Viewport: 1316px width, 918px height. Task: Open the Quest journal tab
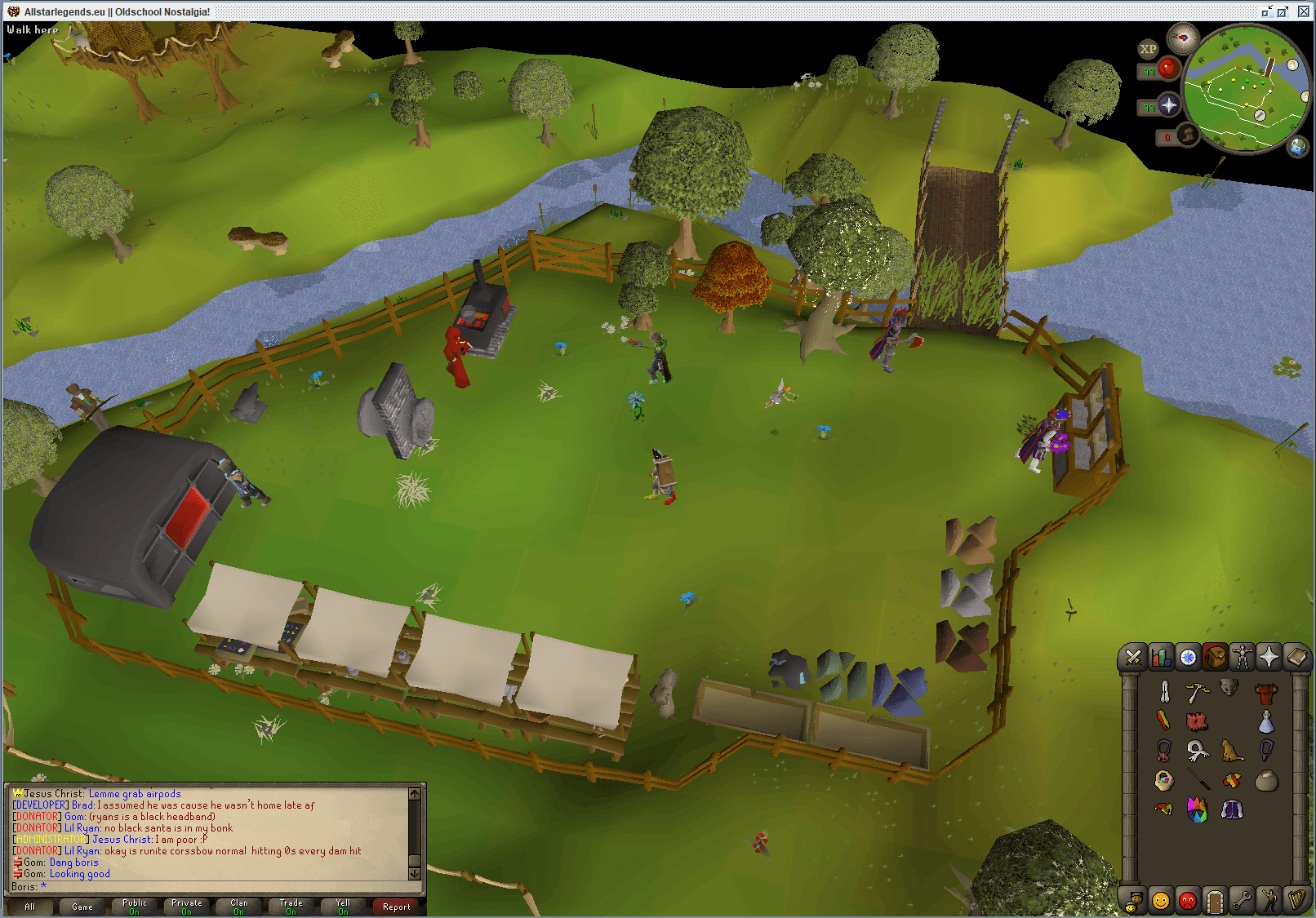pos(1186,657)
